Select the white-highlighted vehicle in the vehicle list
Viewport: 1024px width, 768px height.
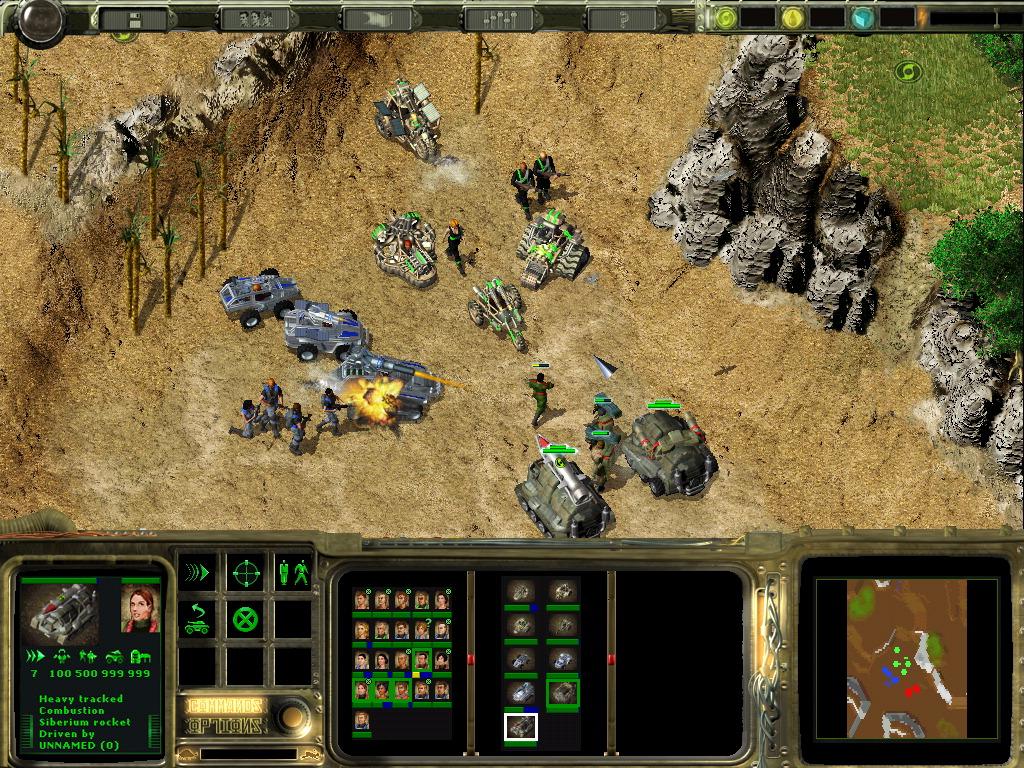pos(520,727)
